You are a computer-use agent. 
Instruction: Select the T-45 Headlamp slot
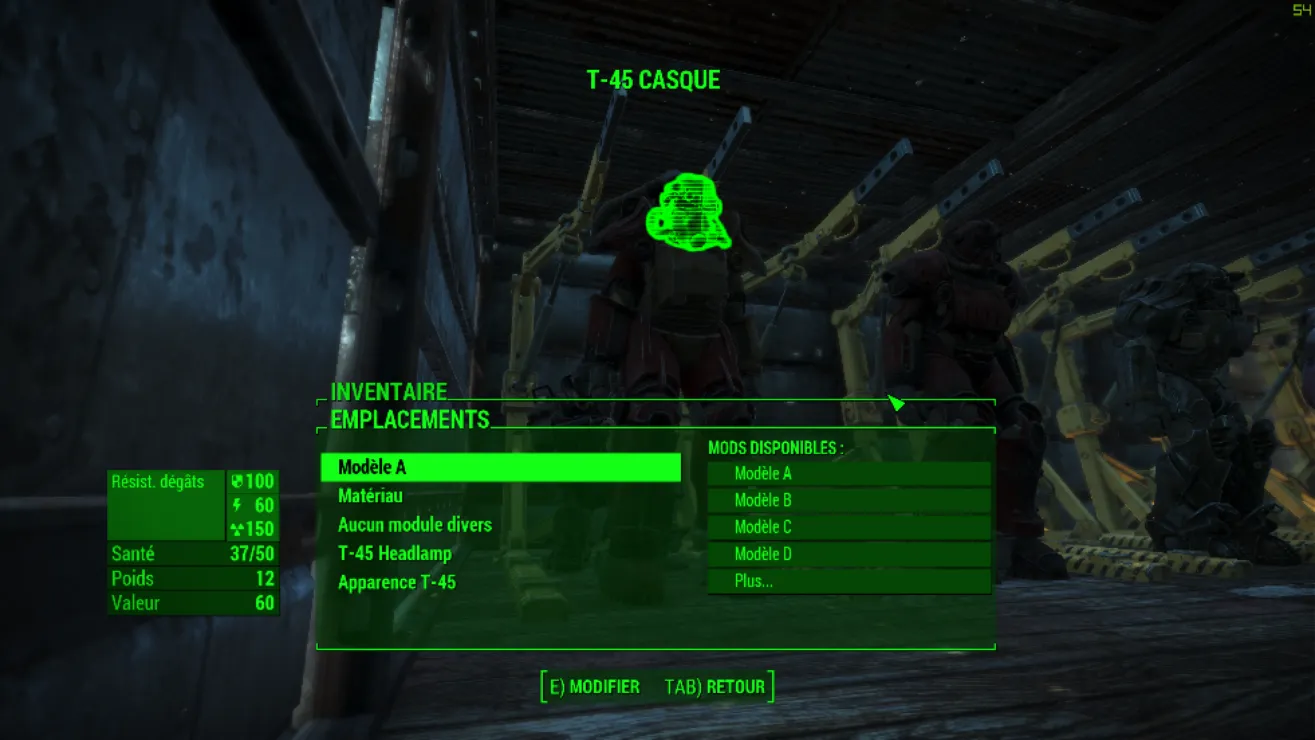[x=395, y=553]
